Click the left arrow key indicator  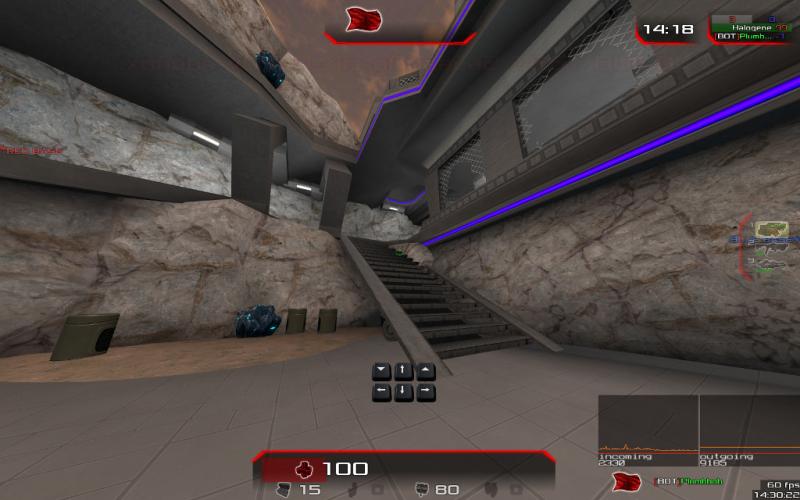point(381,391)
